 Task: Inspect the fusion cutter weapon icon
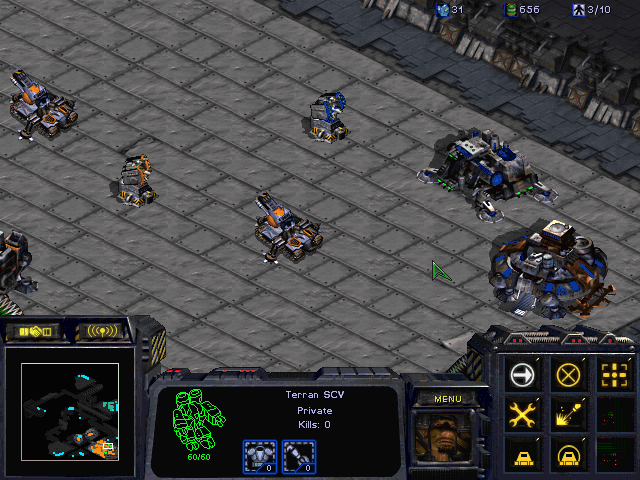(296, 457)
